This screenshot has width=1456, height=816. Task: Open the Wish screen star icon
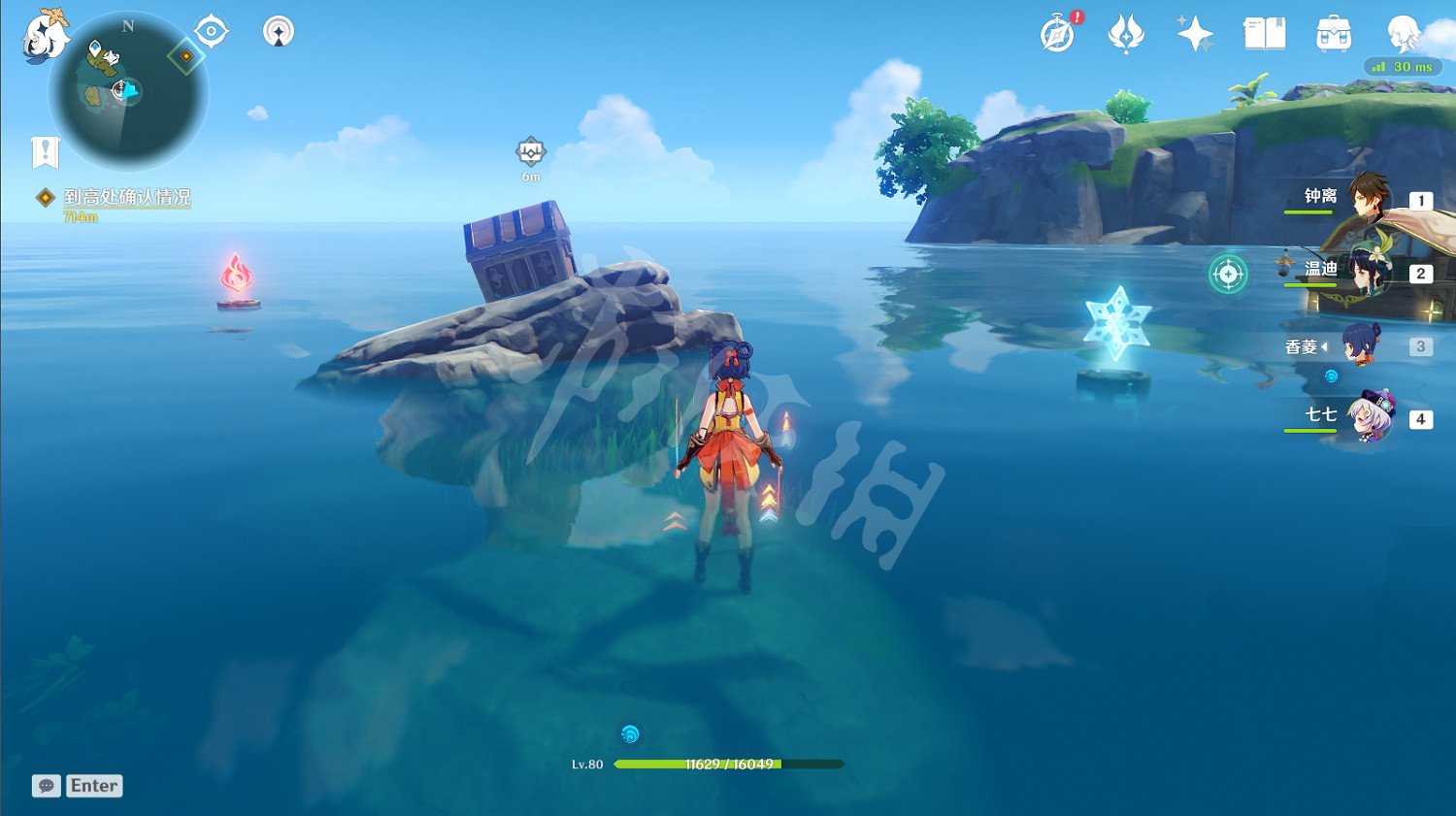click(x=1195, y=33)
